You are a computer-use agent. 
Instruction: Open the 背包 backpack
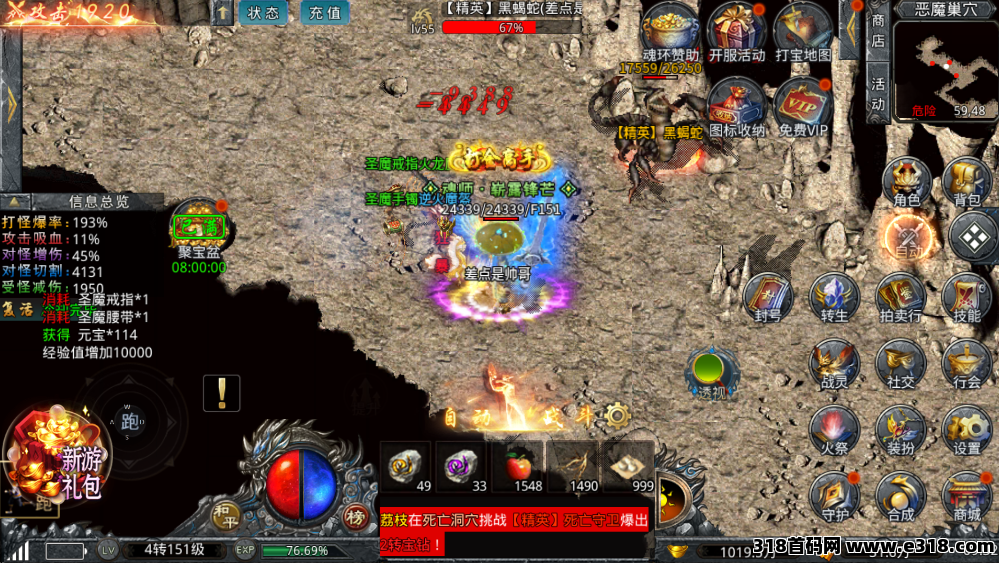point(967,183)
